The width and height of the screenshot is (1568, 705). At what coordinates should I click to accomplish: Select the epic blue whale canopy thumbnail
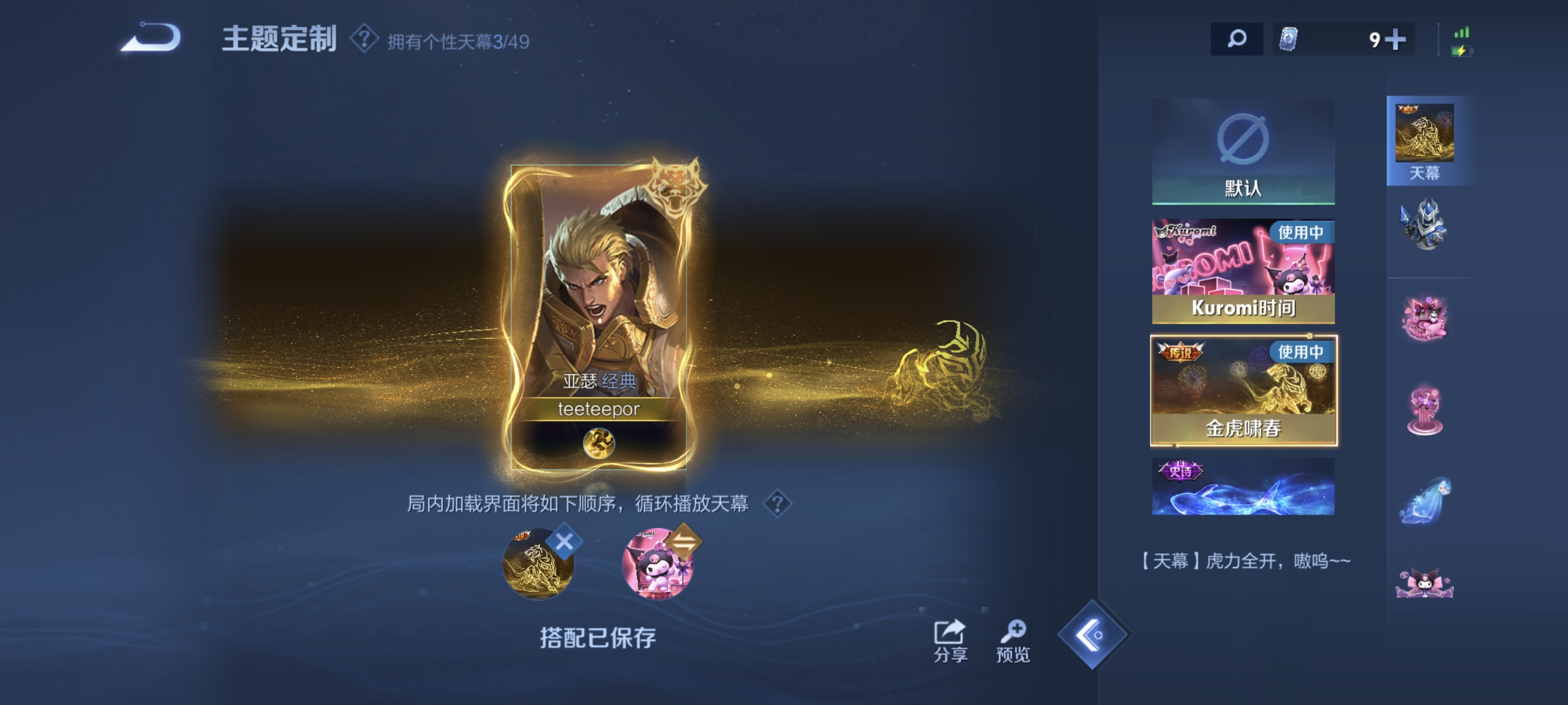(1244, 487)
